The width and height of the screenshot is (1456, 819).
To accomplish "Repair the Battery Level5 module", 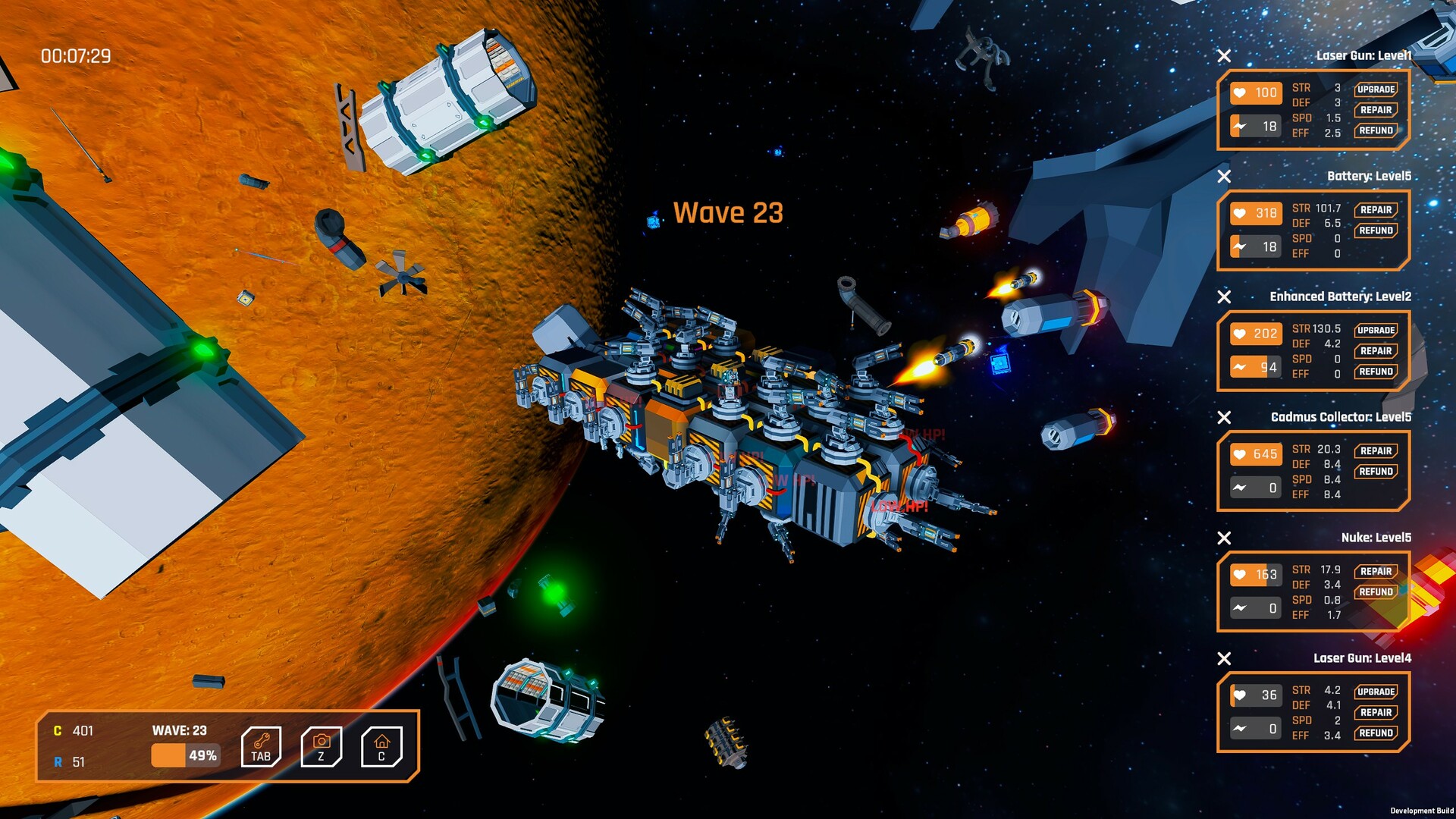I will pos(1376,210).
